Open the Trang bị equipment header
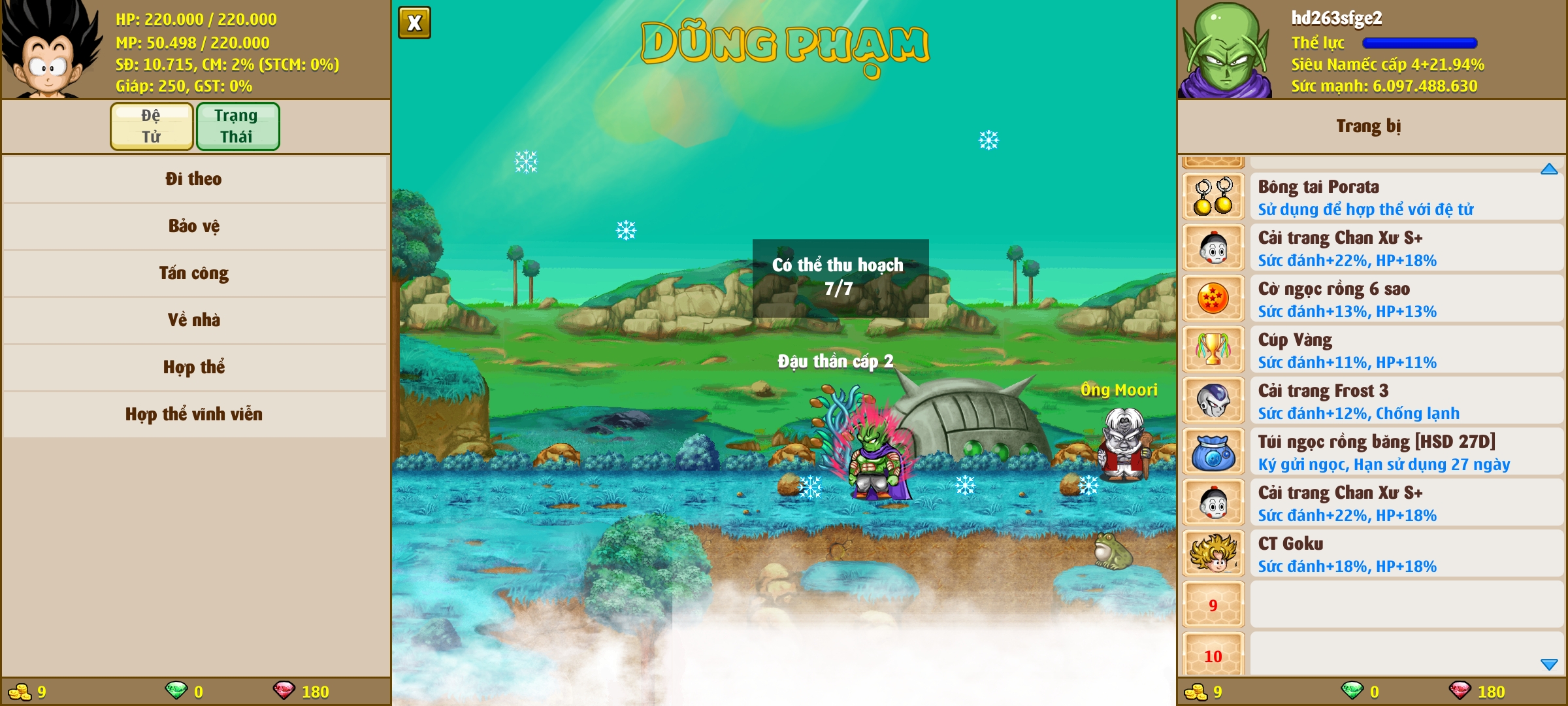The image size is (1568, 706). coord(1368,126)
